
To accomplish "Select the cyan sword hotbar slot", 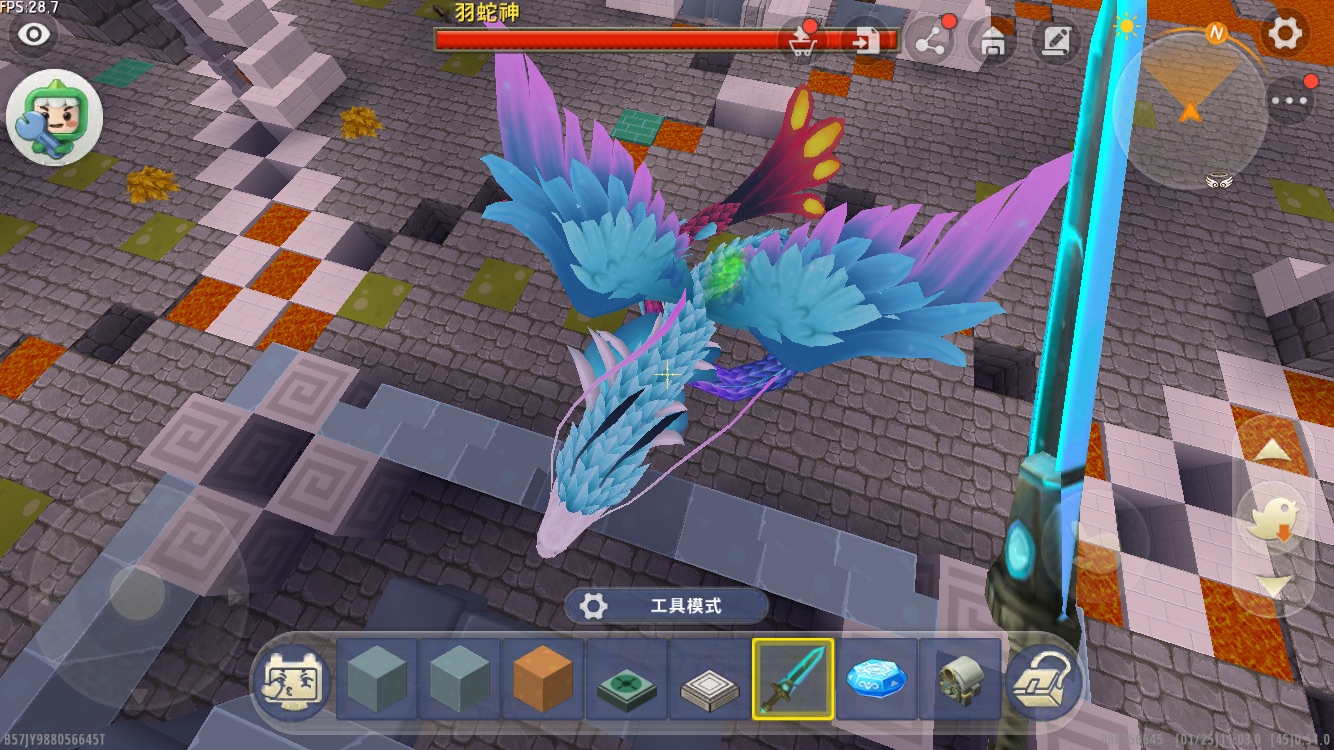I will pos(793,680).
